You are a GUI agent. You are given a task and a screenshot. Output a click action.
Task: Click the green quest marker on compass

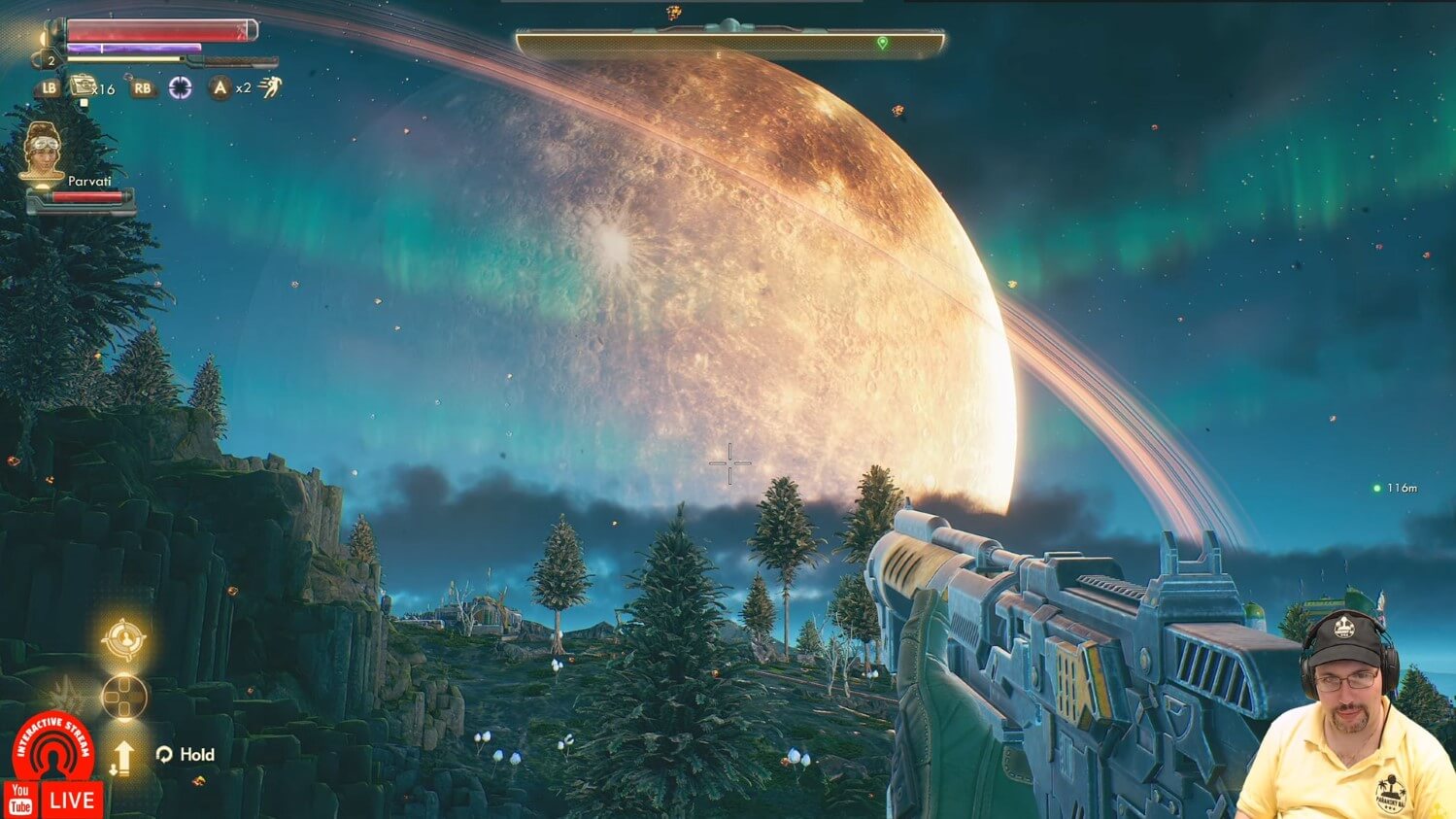tap(882, 43)
